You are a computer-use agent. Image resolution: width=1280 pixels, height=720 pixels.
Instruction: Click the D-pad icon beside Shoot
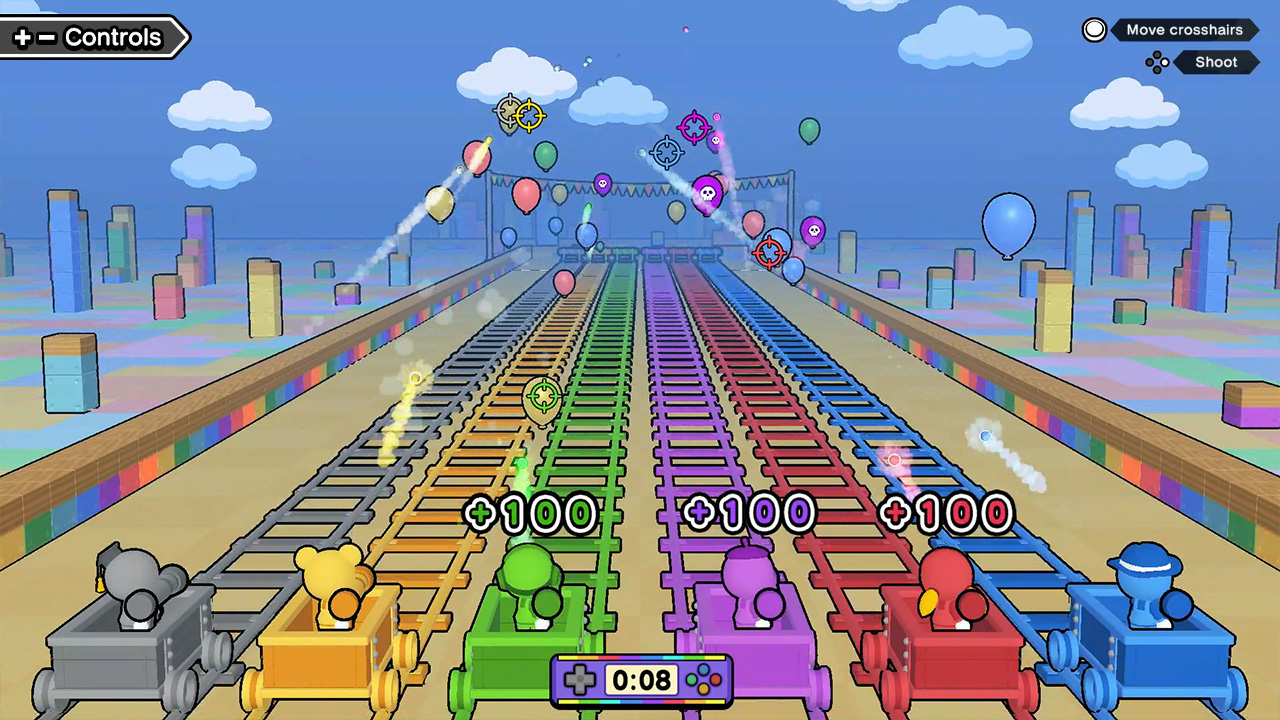pos(1157,62)
